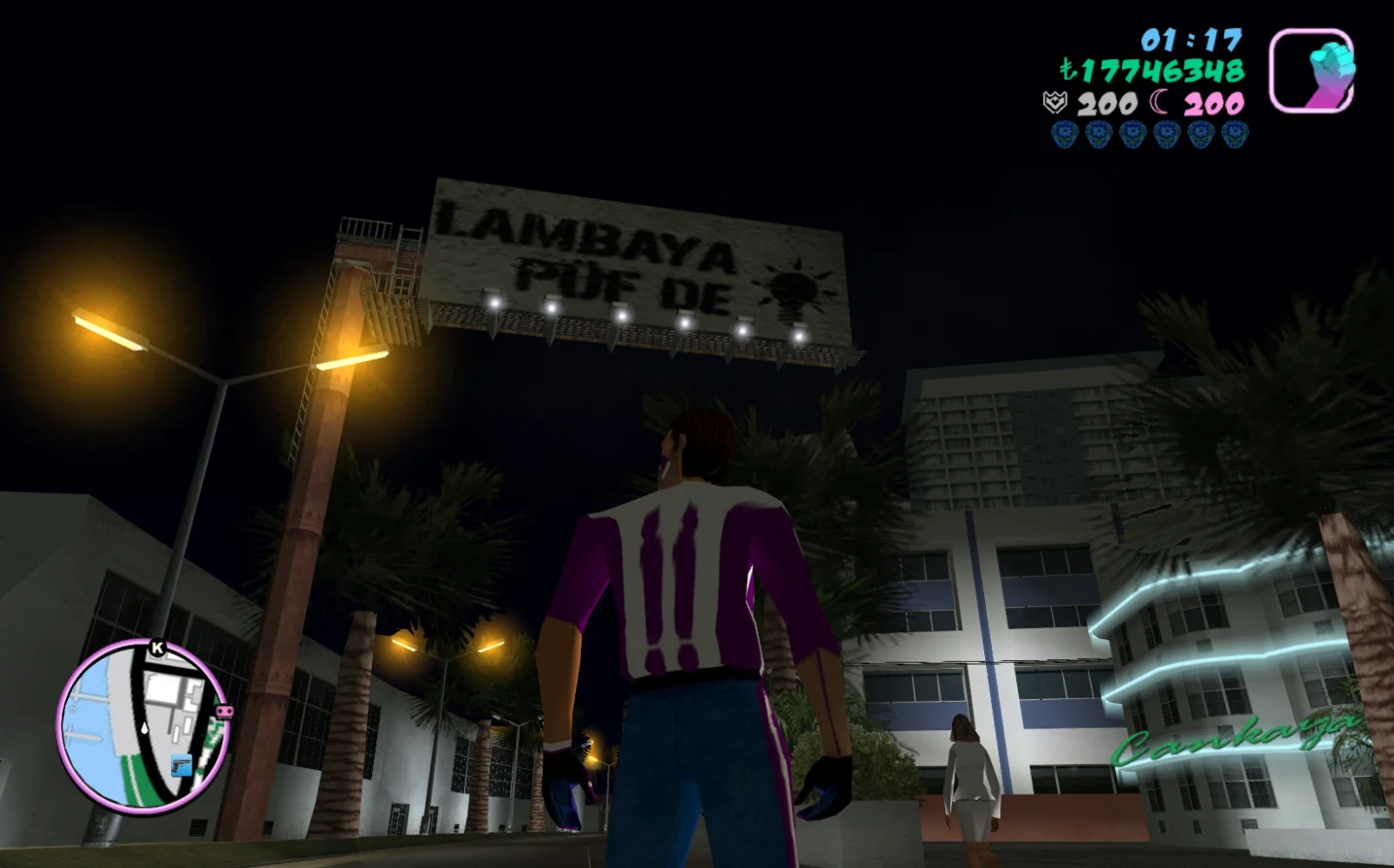Click the pistol gun shop blip
This screenshot has height=868, width=1394.
181,766
